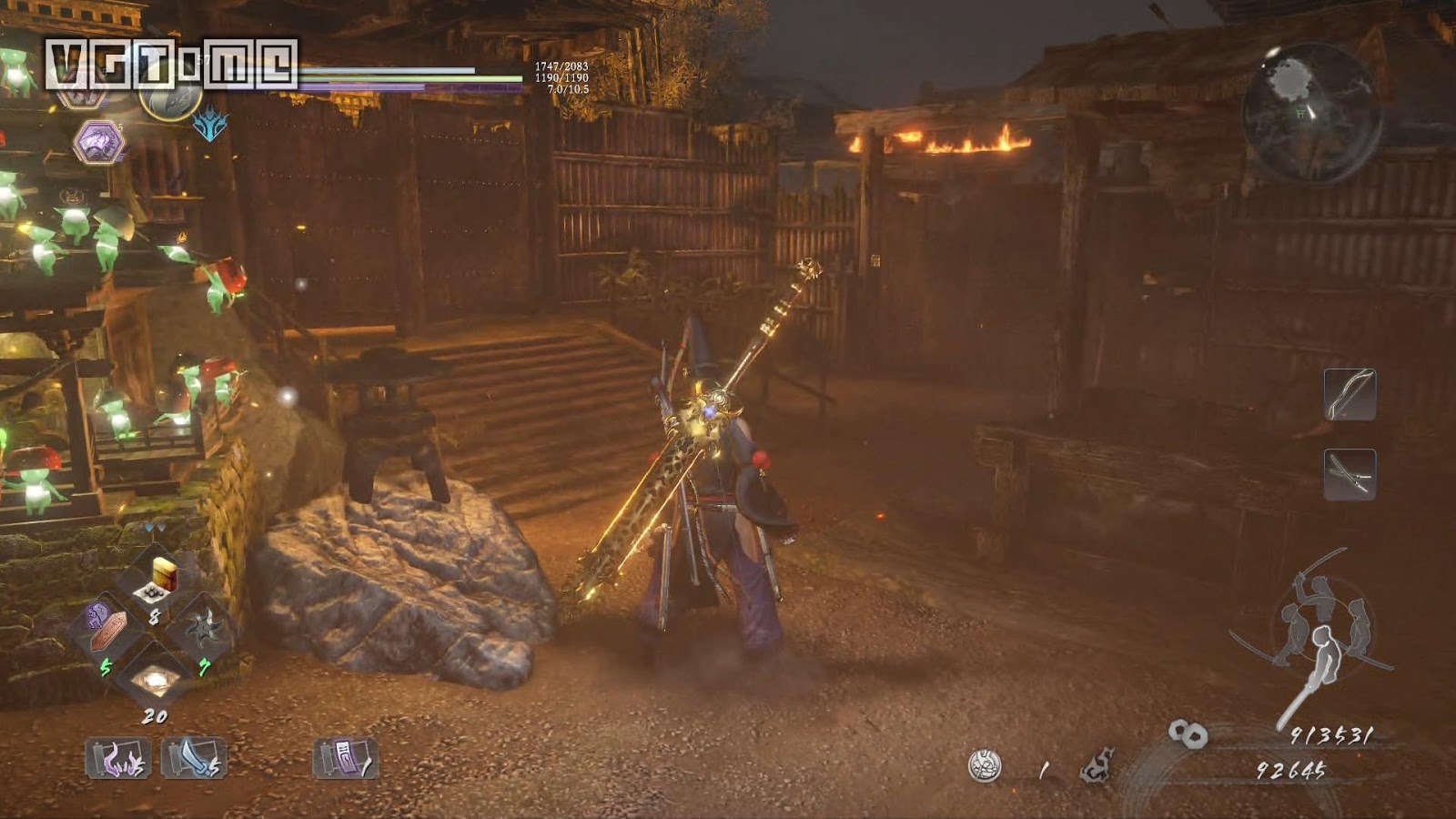Click the grey flame wisp icon
The width and height of the screenshot is (1456, 819).
coord(1097,766)
